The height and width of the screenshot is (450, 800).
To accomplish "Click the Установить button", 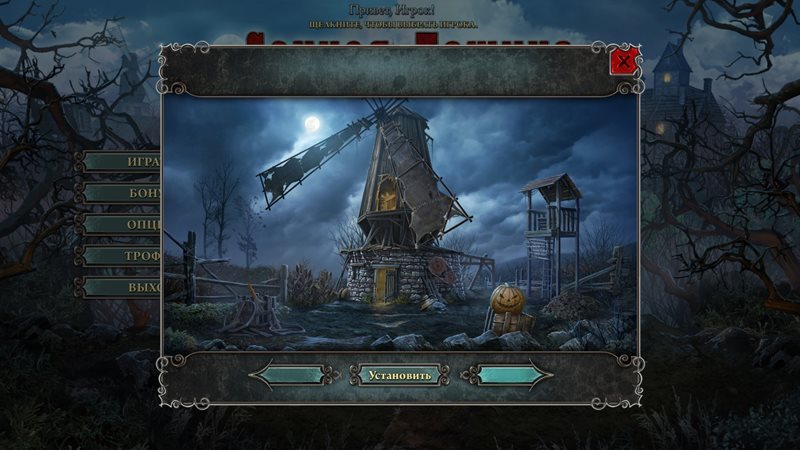I will point(399,376).
